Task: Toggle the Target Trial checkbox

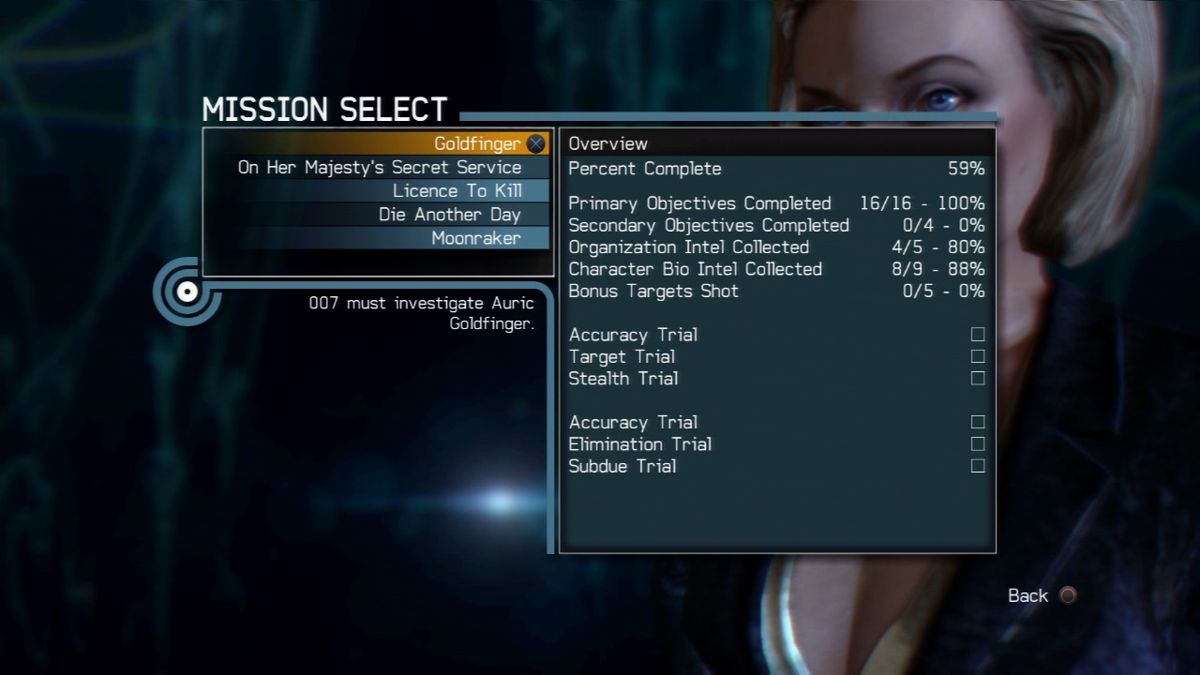Action: pyautogui.click(x=978, y=356)
